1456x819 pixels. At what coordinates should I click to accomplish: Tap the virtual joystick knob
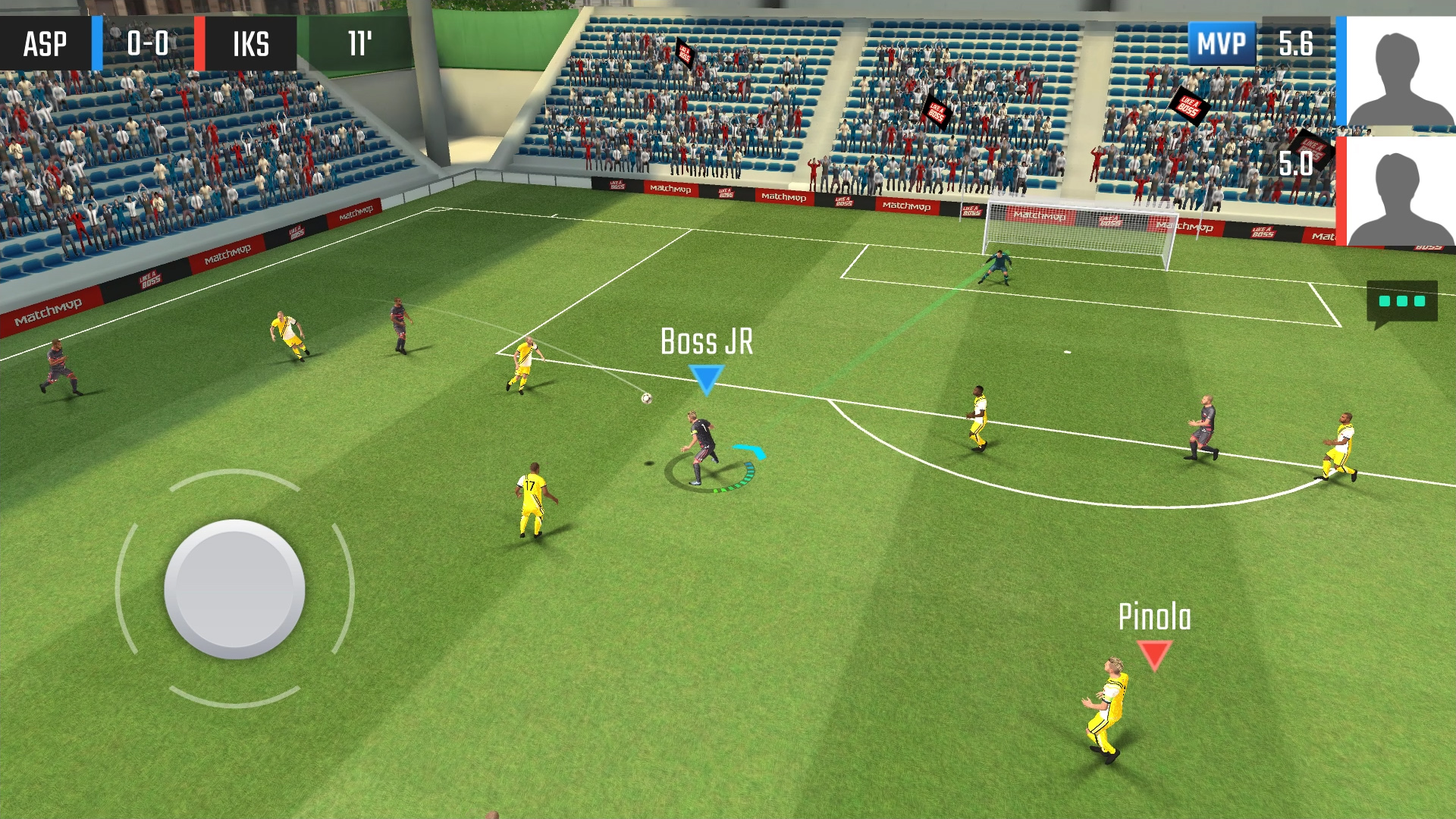point(234,588)
